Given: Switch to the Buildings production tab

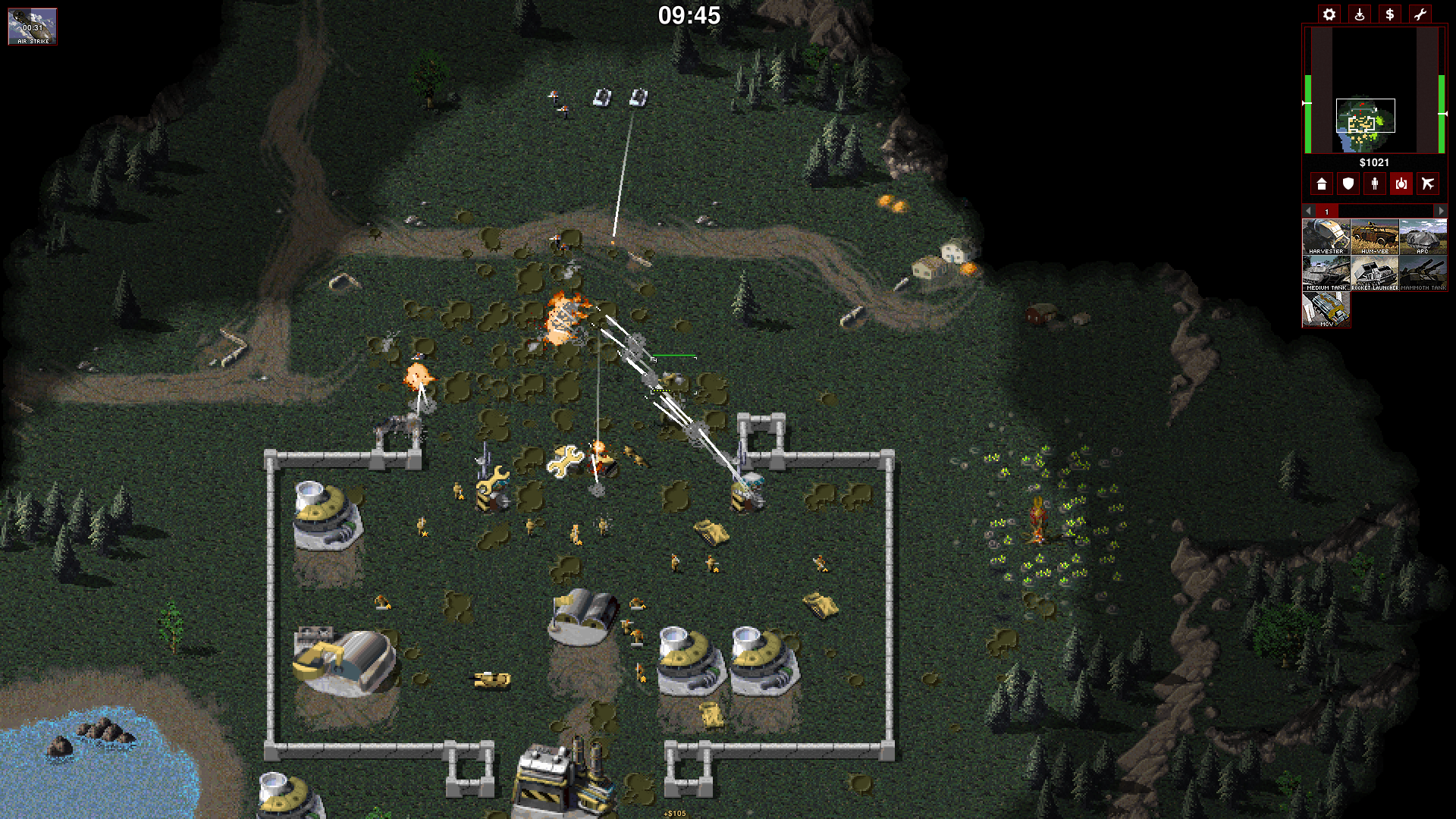Looking at the screenshot, I should (x=1322, y=184).
